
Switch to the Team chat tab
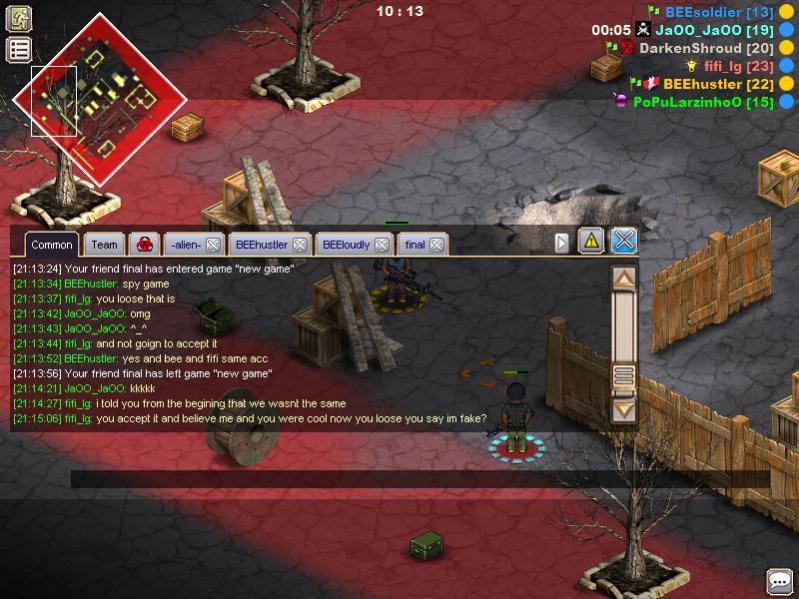pos(104,244)
